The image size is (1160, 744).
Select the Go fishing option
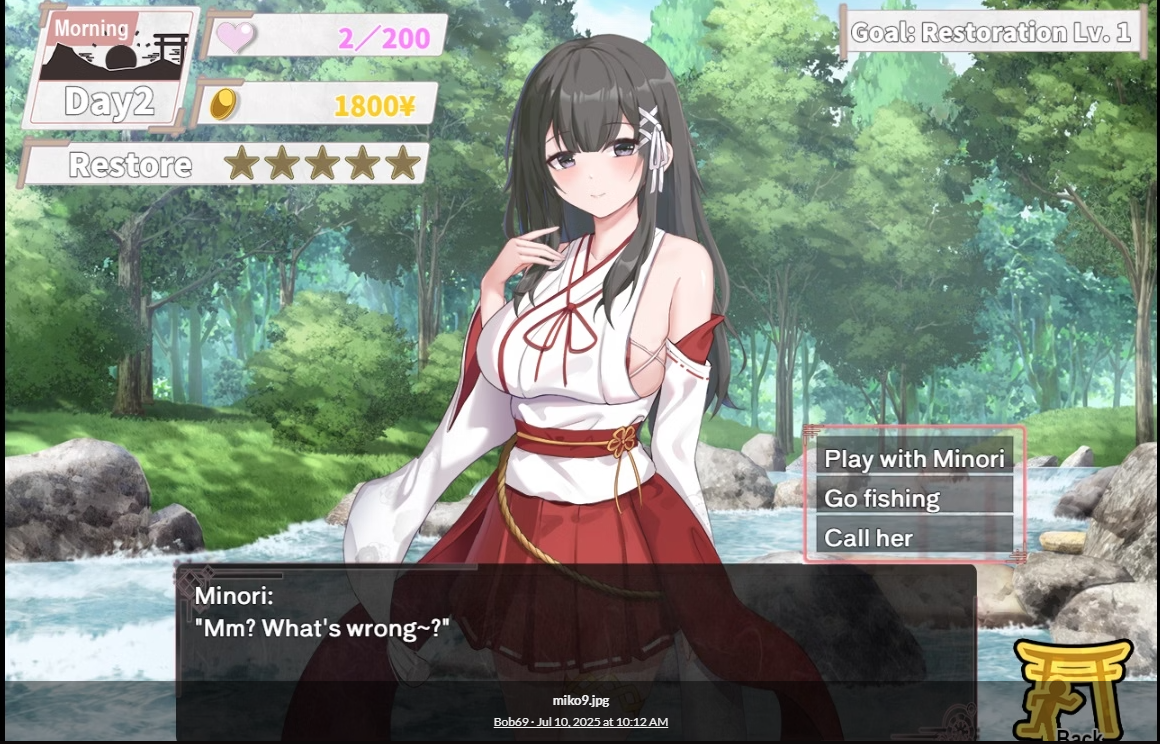tap(914, 498)
